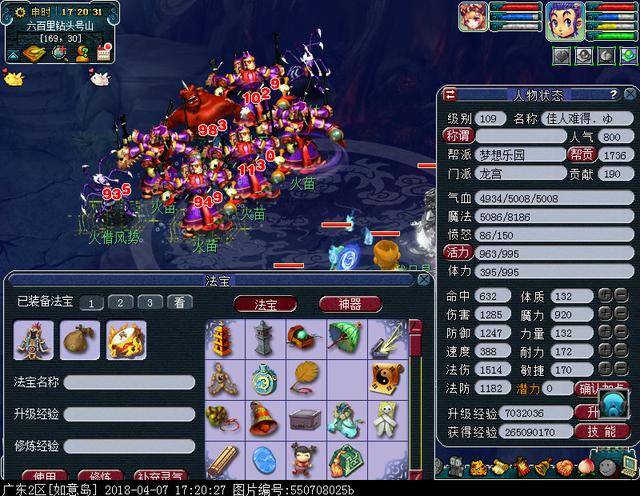Select the green umbrella treasure
640x496 pixels.
[343, 336]
